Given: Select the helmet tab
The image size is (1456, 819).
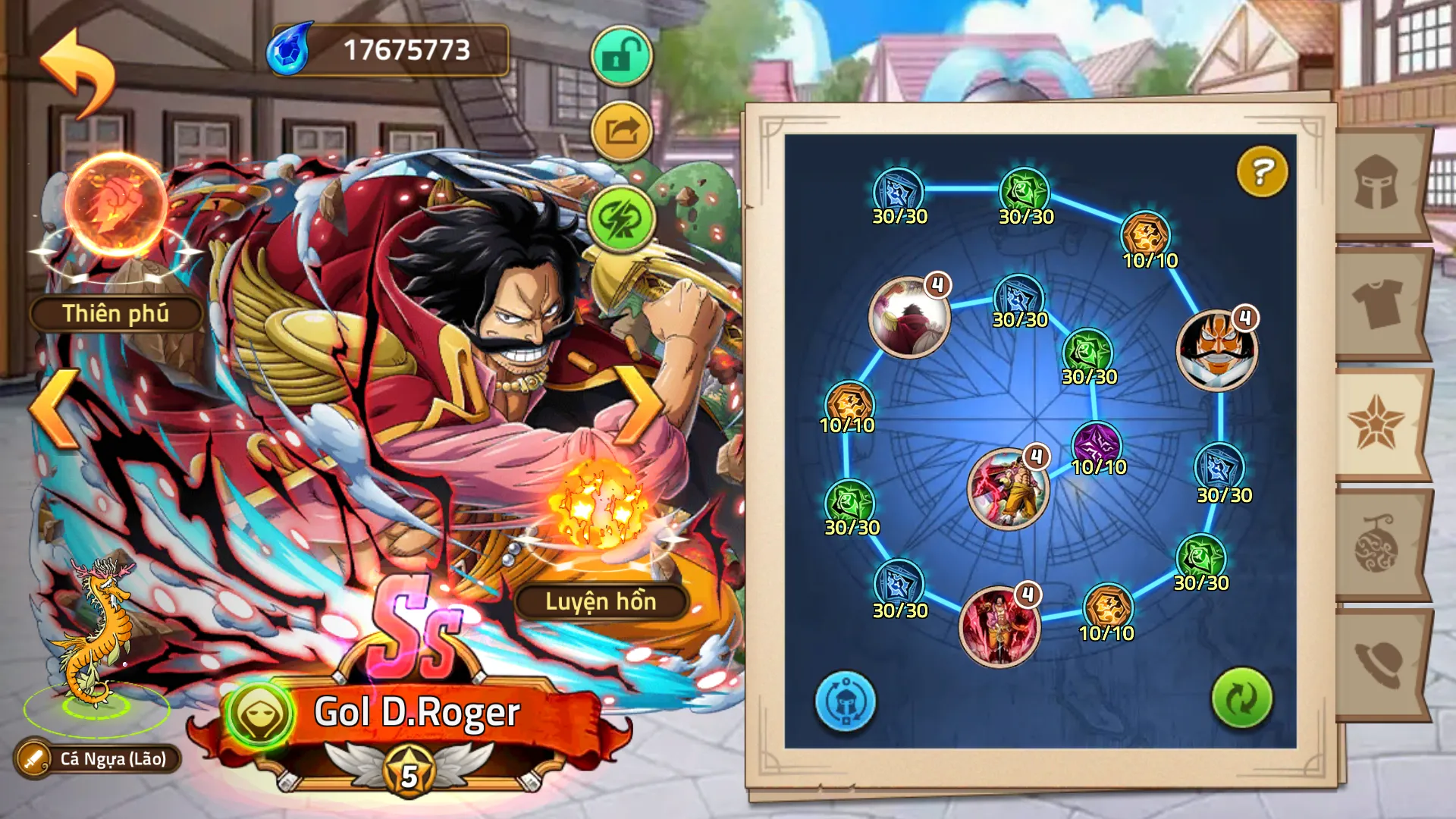Looking at the screenshot, I should pos(1377,184).
